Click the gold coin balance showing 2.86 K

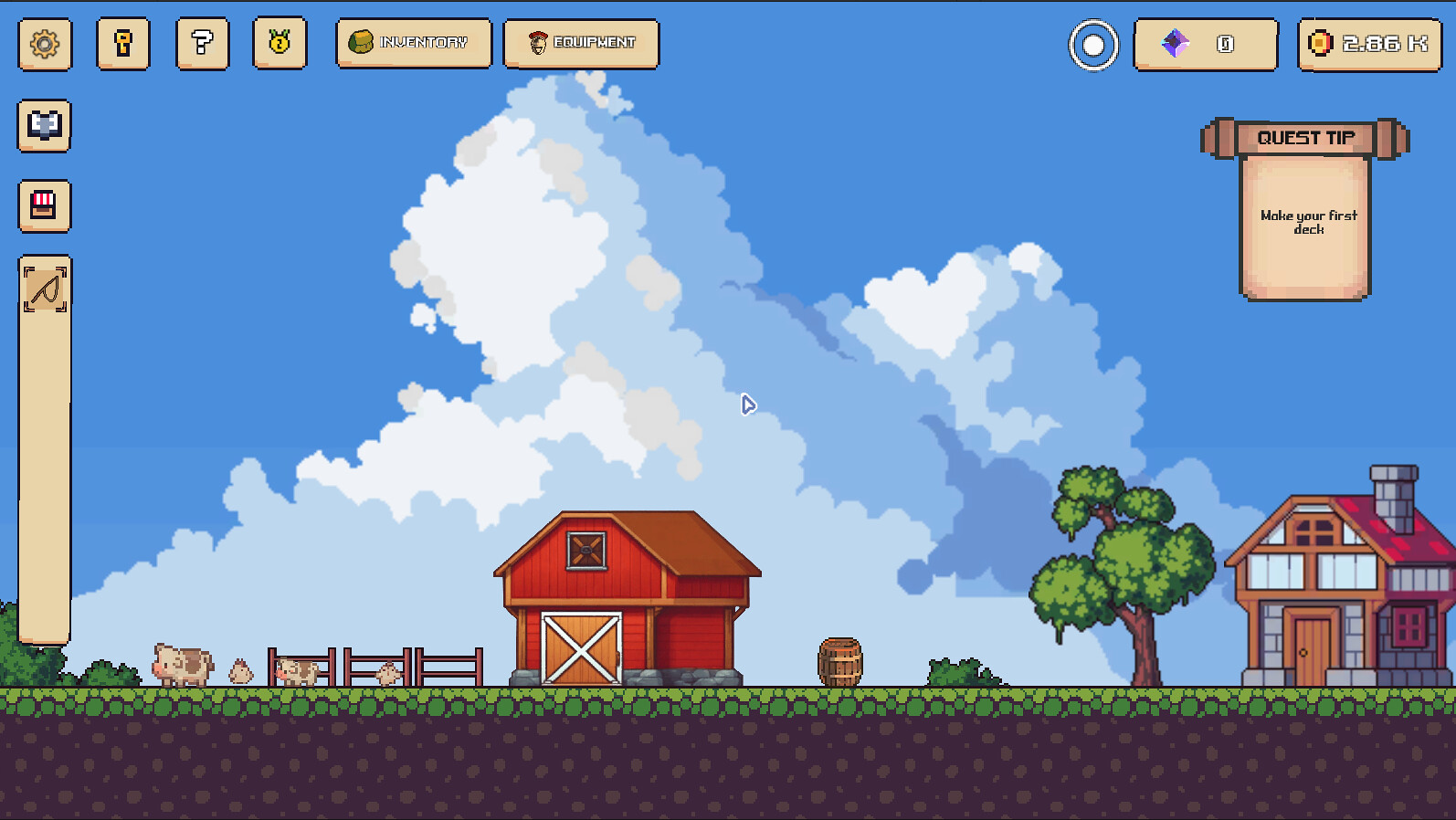coord(1367,44)
